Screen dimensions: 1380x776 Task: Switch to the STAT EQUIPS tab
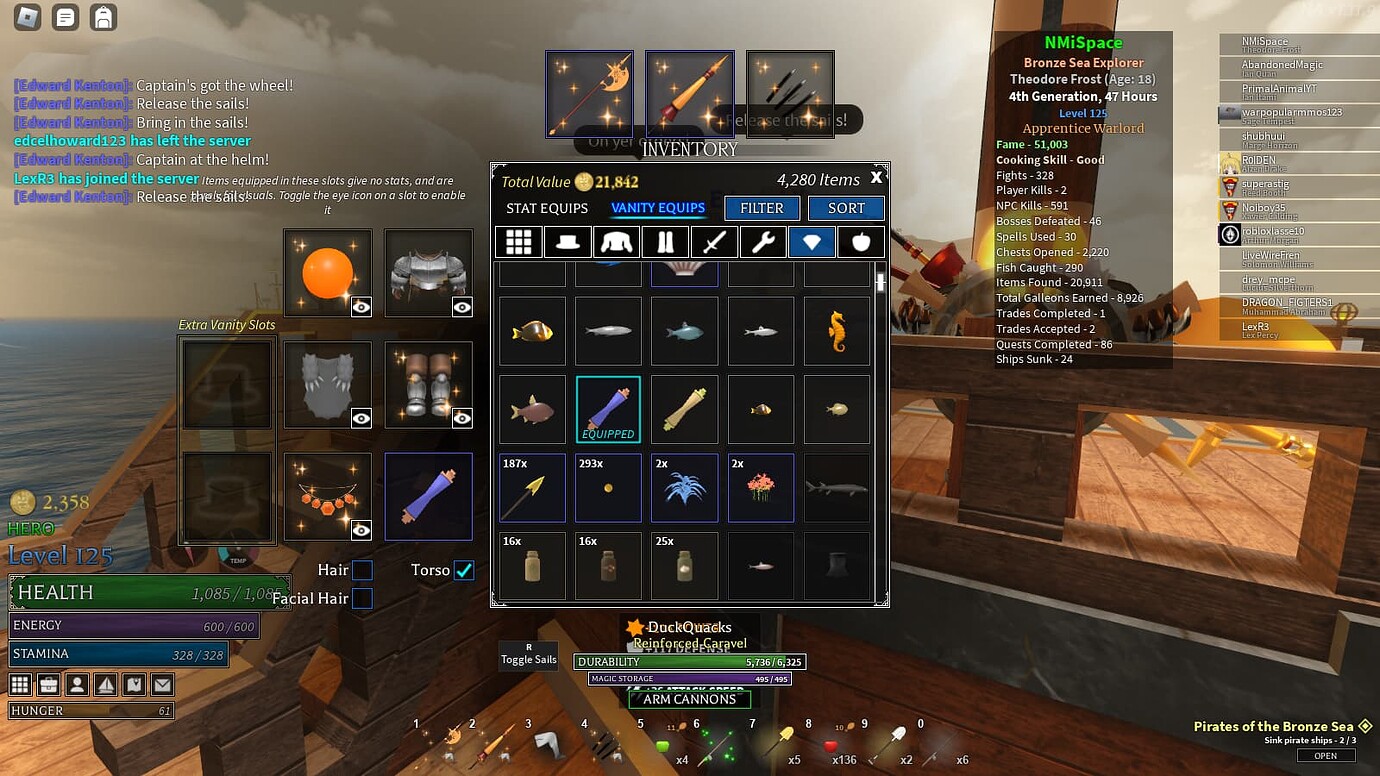[545, 208]
